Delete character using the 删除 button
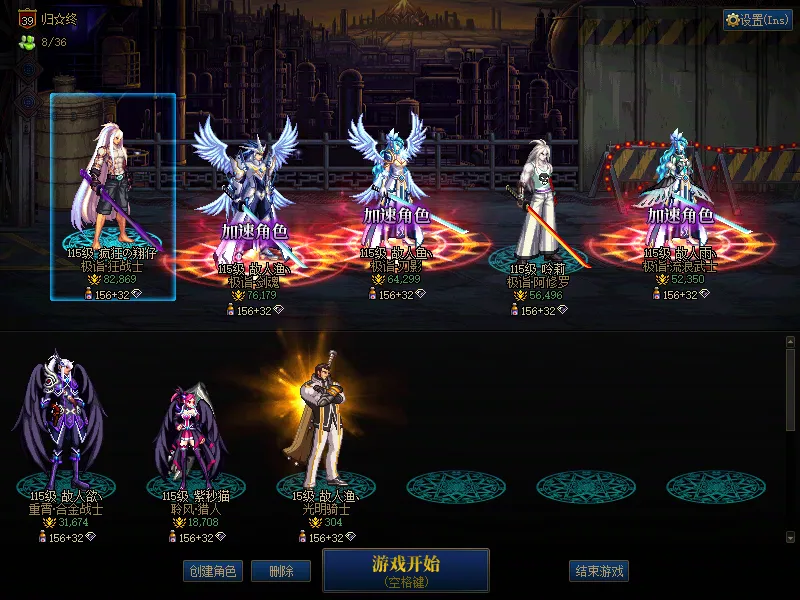 pos(281,571)
